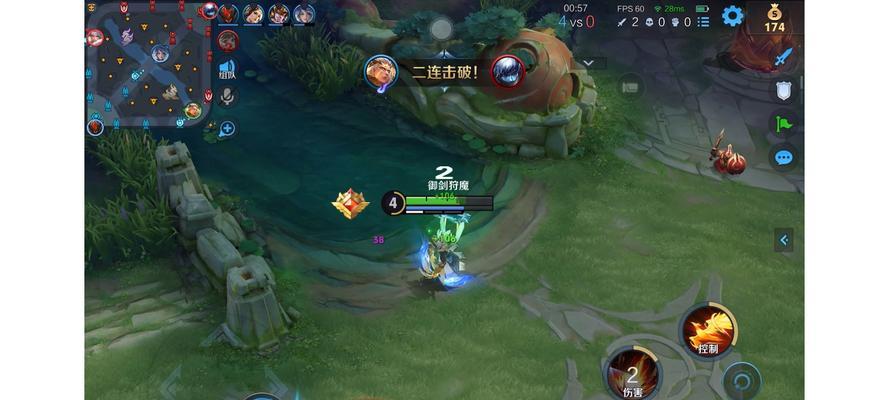The image size is (889, 400).
Task: Send the green flag gather signal
Action: pyautogui.click(x=784, y=124)
